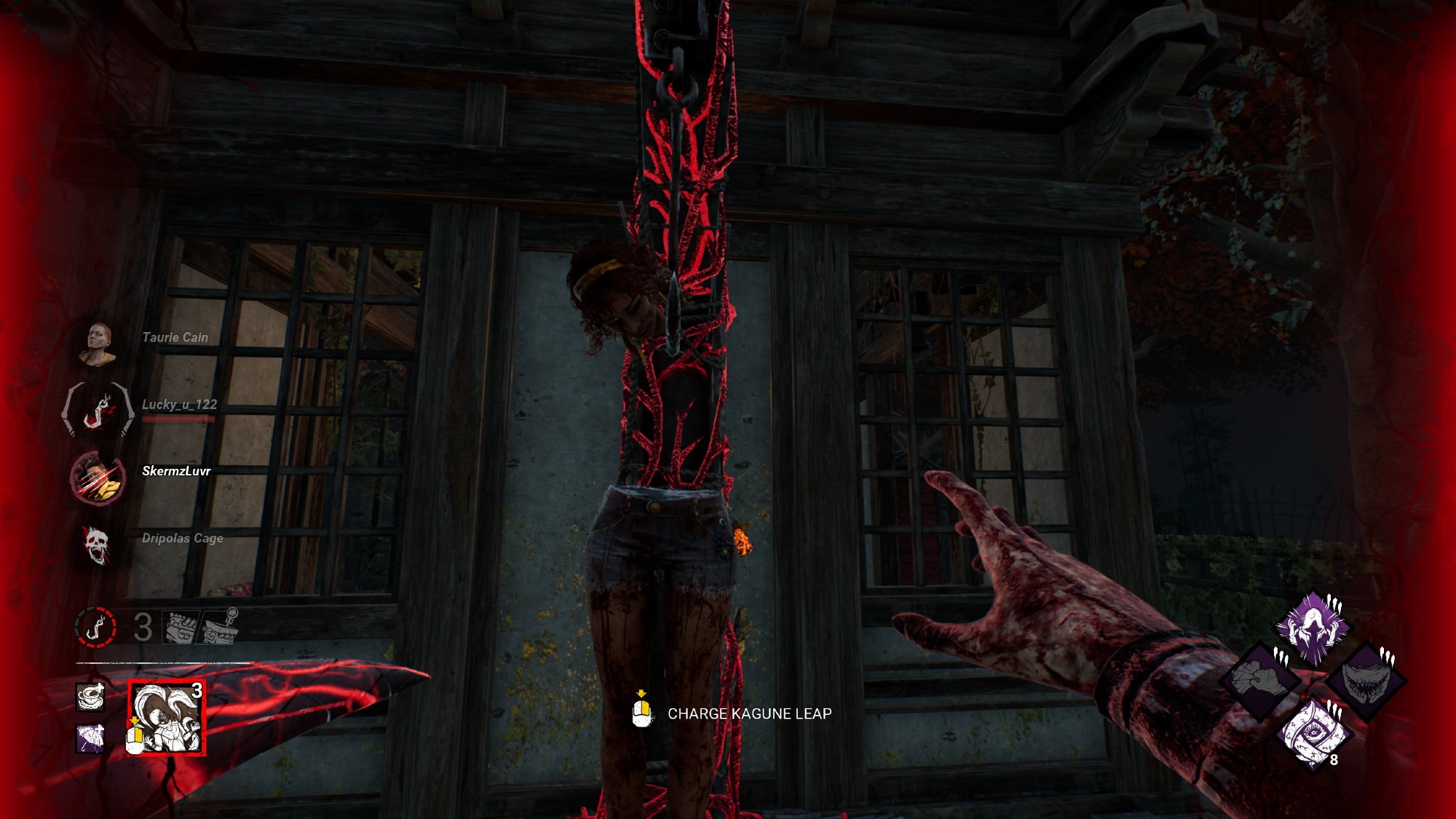Select the clenched fist perk icon
This screenshot has height=819, width=1456.
coord(1262,680)
